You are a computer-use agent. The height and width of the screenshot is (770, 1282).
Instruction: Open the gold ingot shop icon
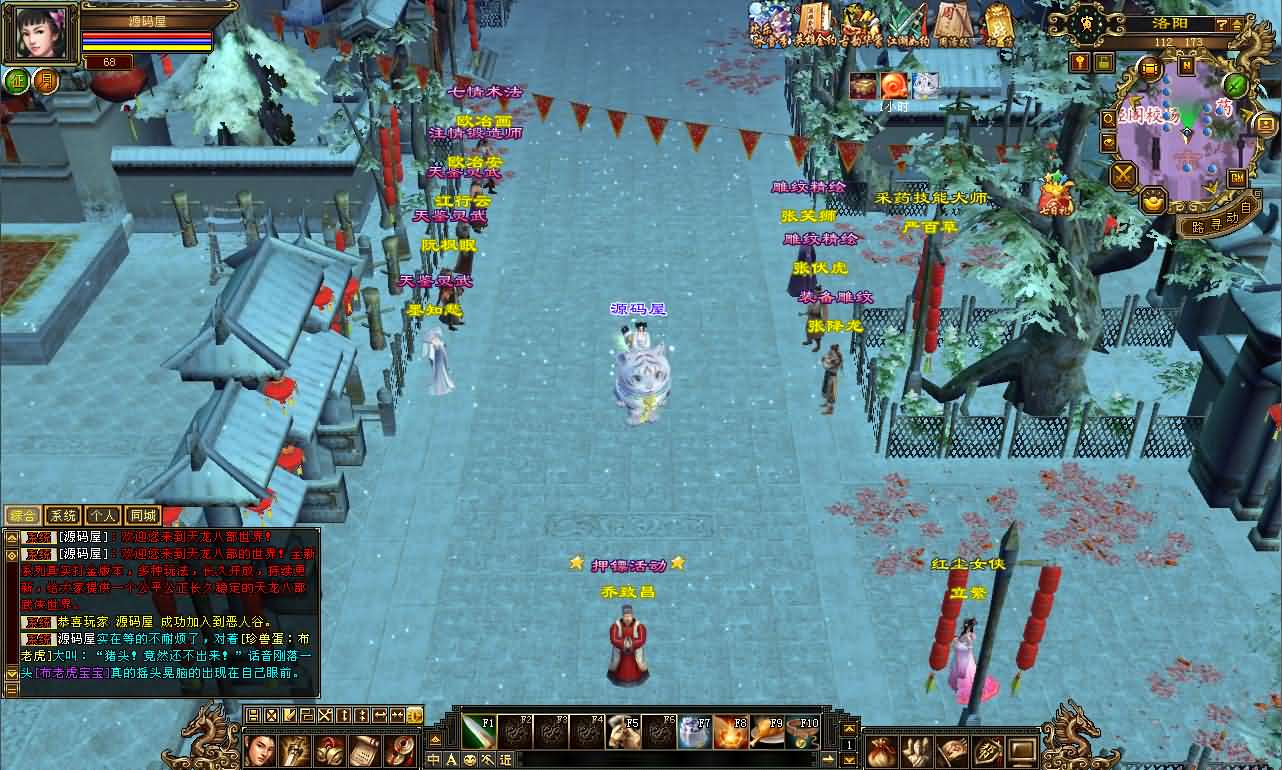(1153, 201)
